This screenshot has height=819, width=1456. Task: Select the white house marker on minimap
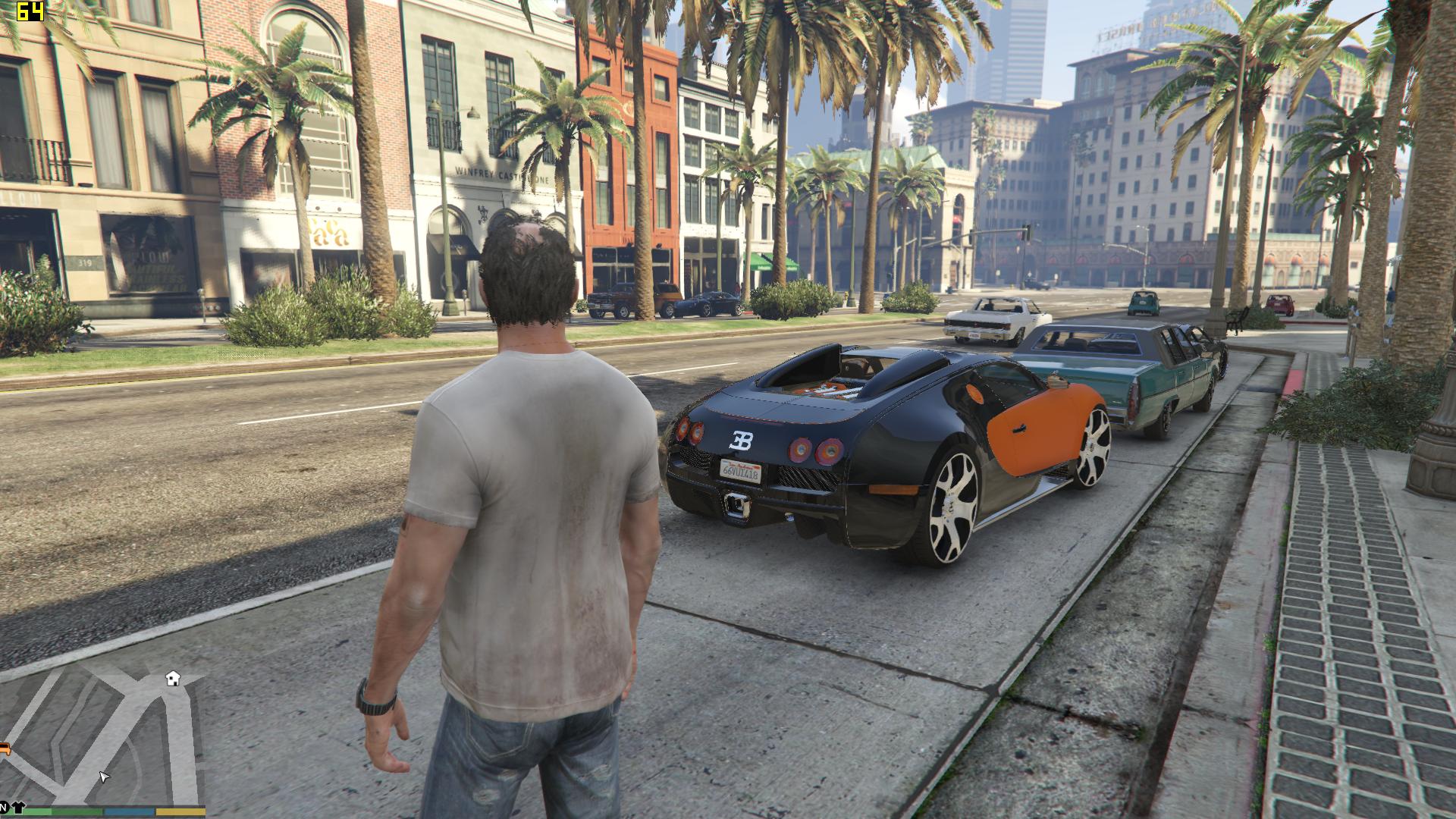(x=174, y=677)
